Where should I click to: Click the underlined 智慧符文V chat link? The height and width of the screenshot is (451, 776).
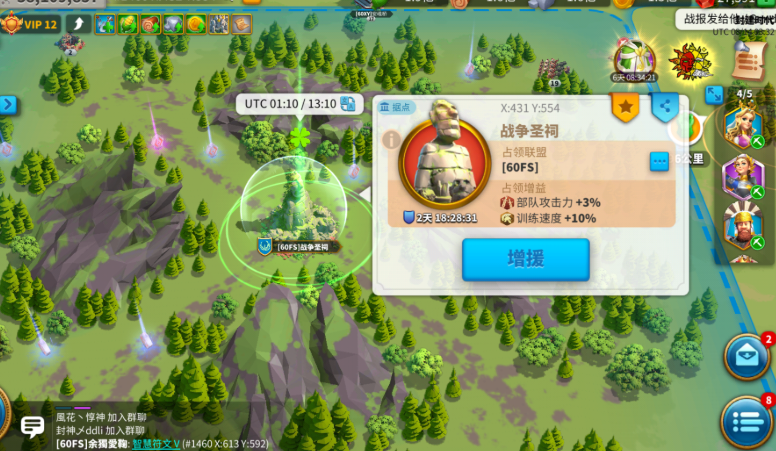pos(156,444)
